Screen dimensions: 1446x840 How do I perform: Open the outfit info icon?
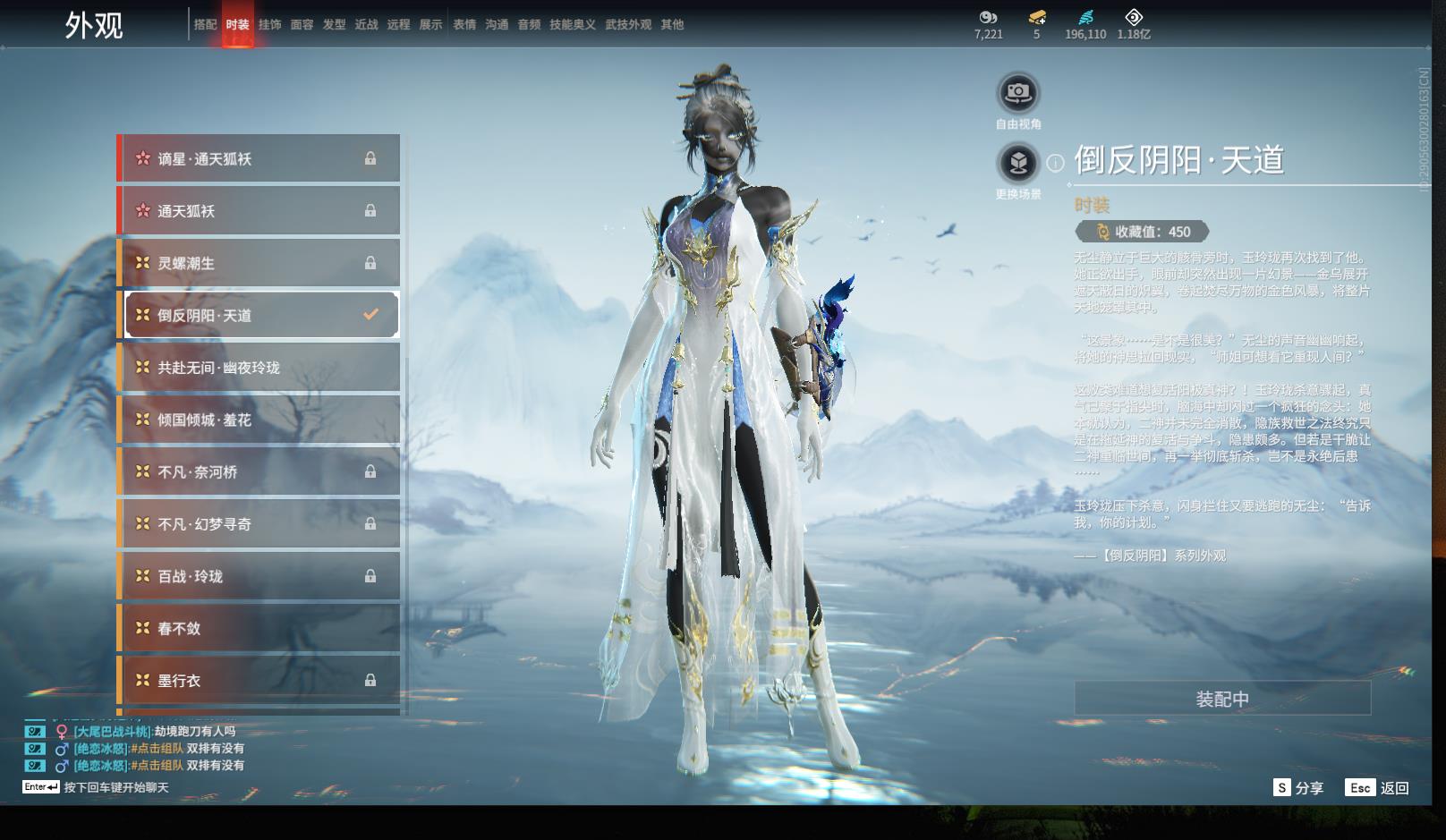(1056, 163)
